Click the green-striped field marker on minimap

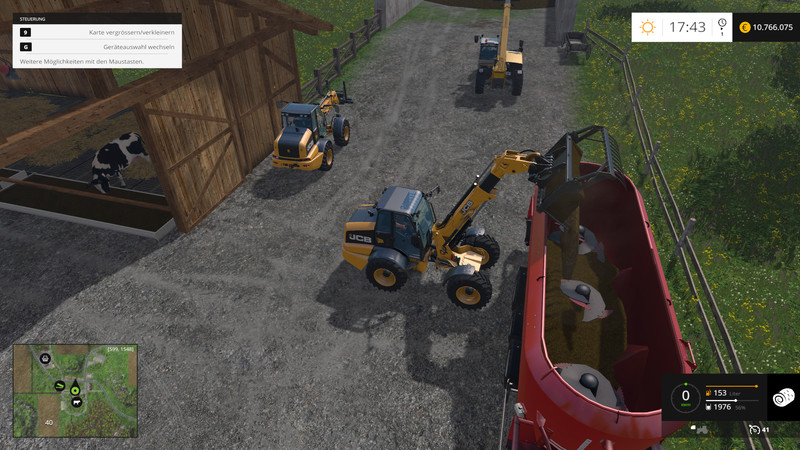click(59, 386)
